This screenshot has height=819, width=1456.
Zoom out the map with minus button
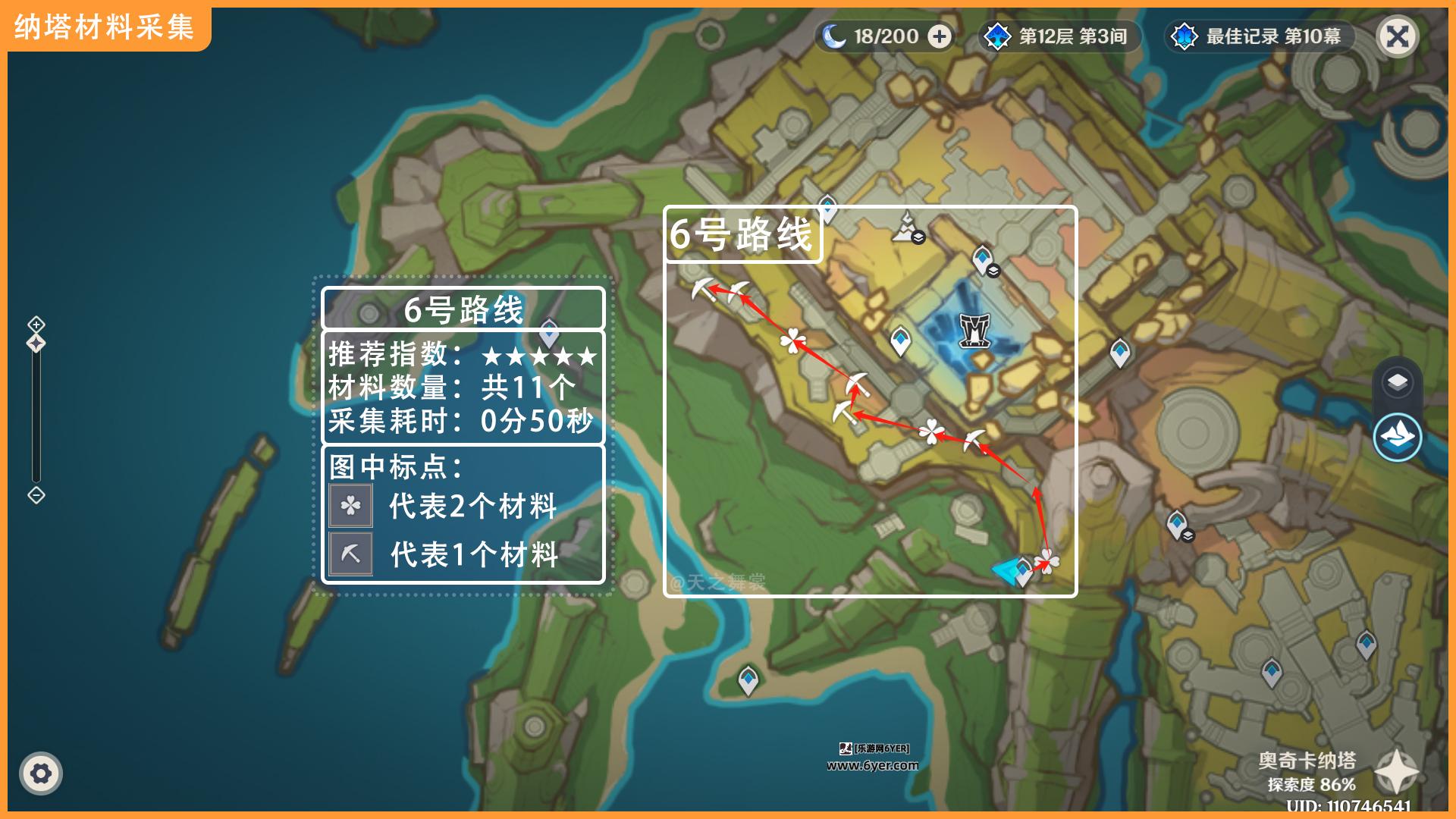[36, 495]
